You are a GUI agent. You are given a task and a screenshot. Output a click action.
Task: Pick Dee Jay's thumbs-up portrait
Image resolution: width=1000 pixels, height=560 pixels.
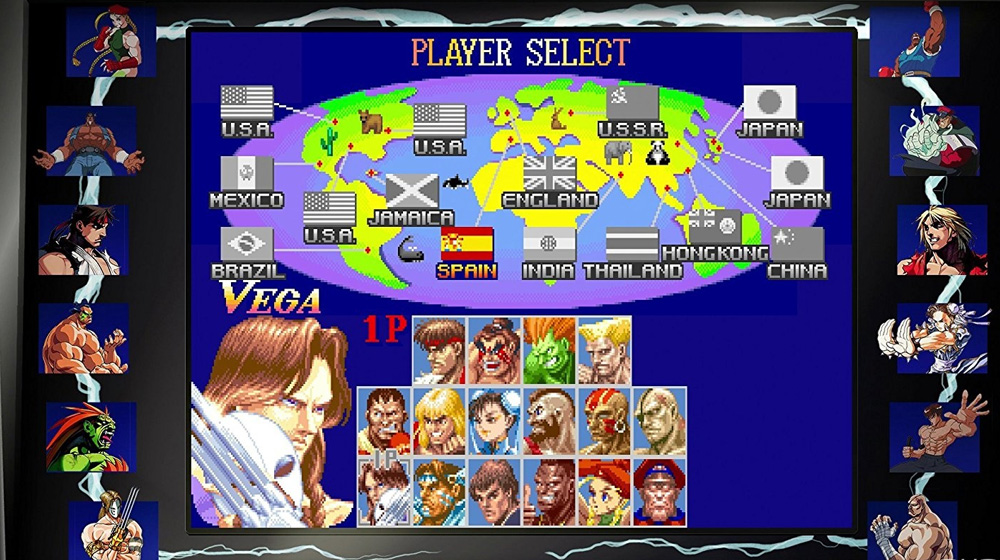point(549,491)
